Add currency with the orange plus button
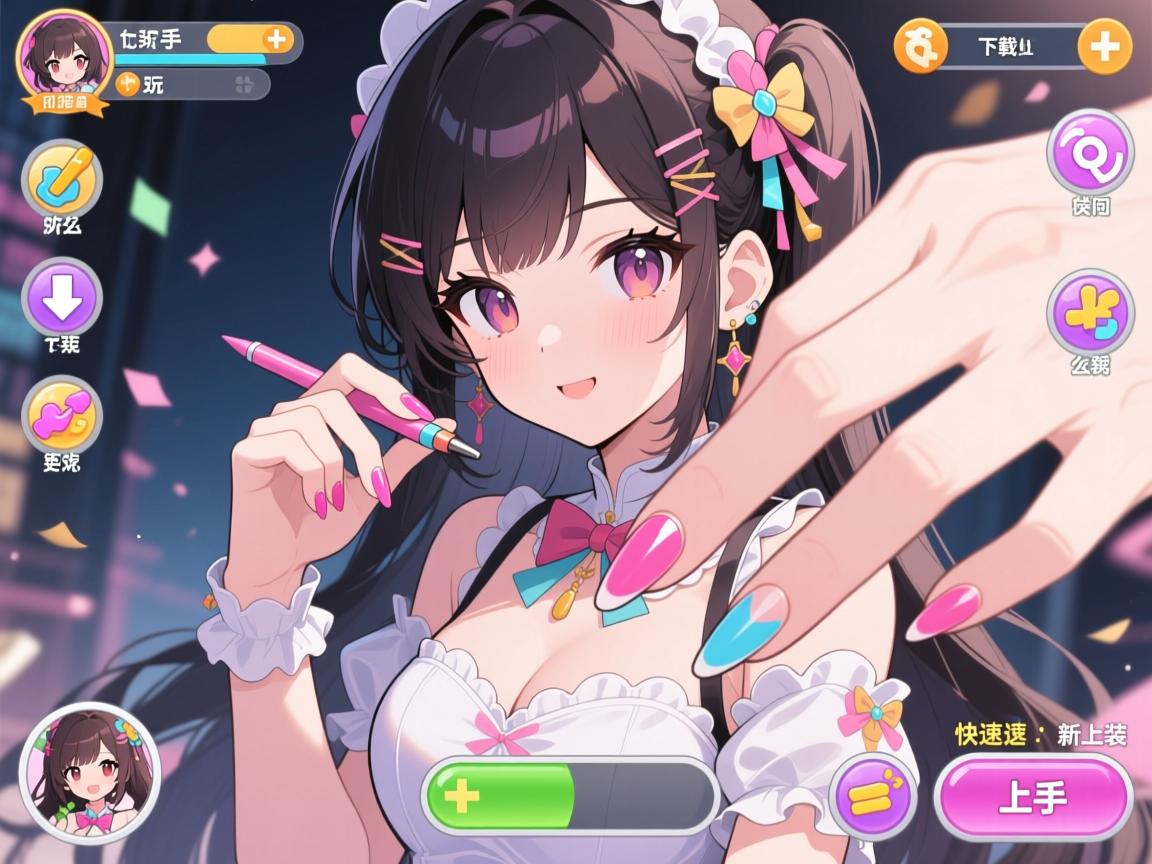 tap(1104, 47)
